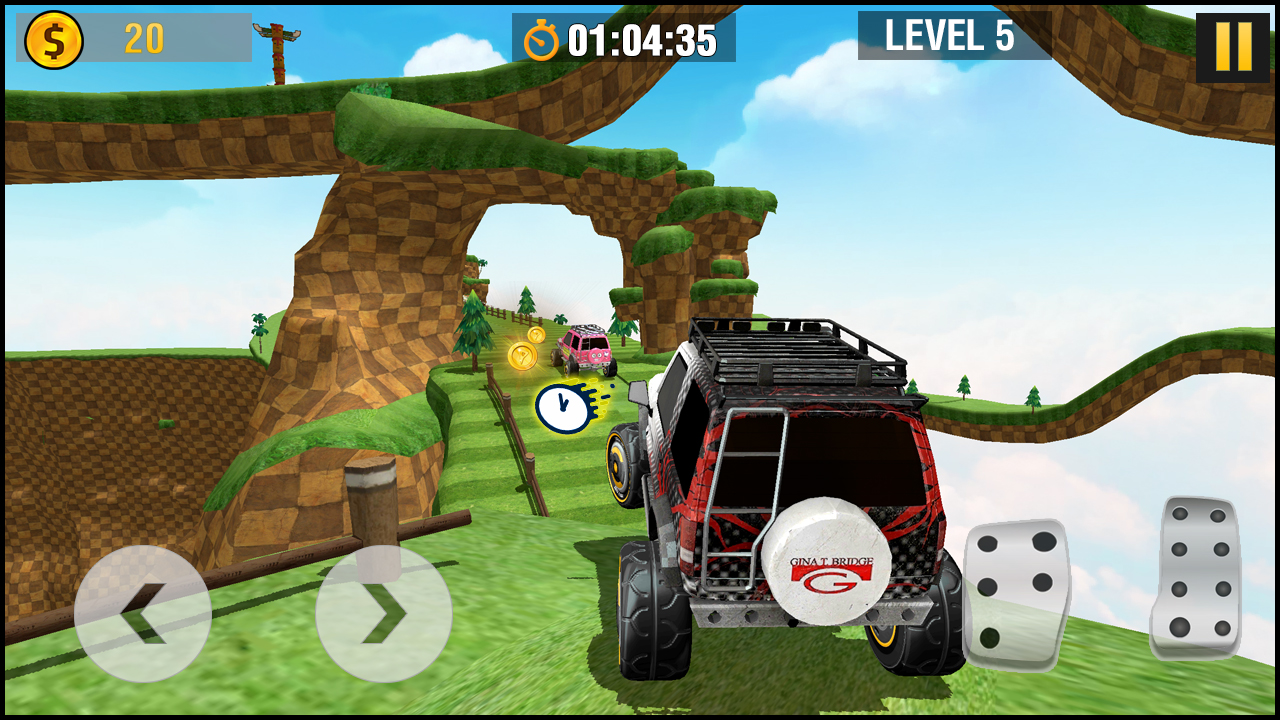Image resolution: width=1280 pixels, height=720 pixels.
Task: Grab the spinning gold coin on the track
Action: click(524, 355)
